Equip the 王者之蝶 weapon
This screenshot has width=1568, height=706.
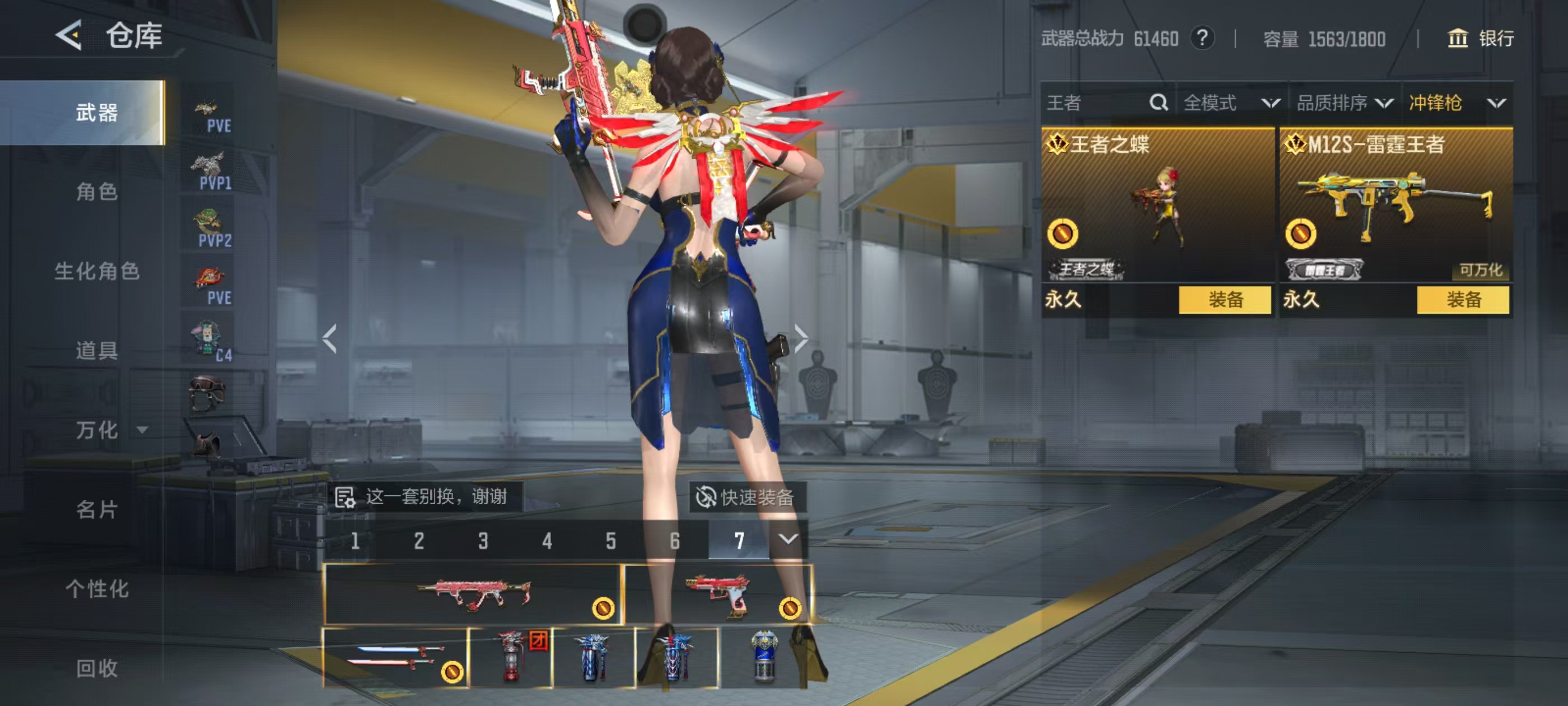(1225, 300)
